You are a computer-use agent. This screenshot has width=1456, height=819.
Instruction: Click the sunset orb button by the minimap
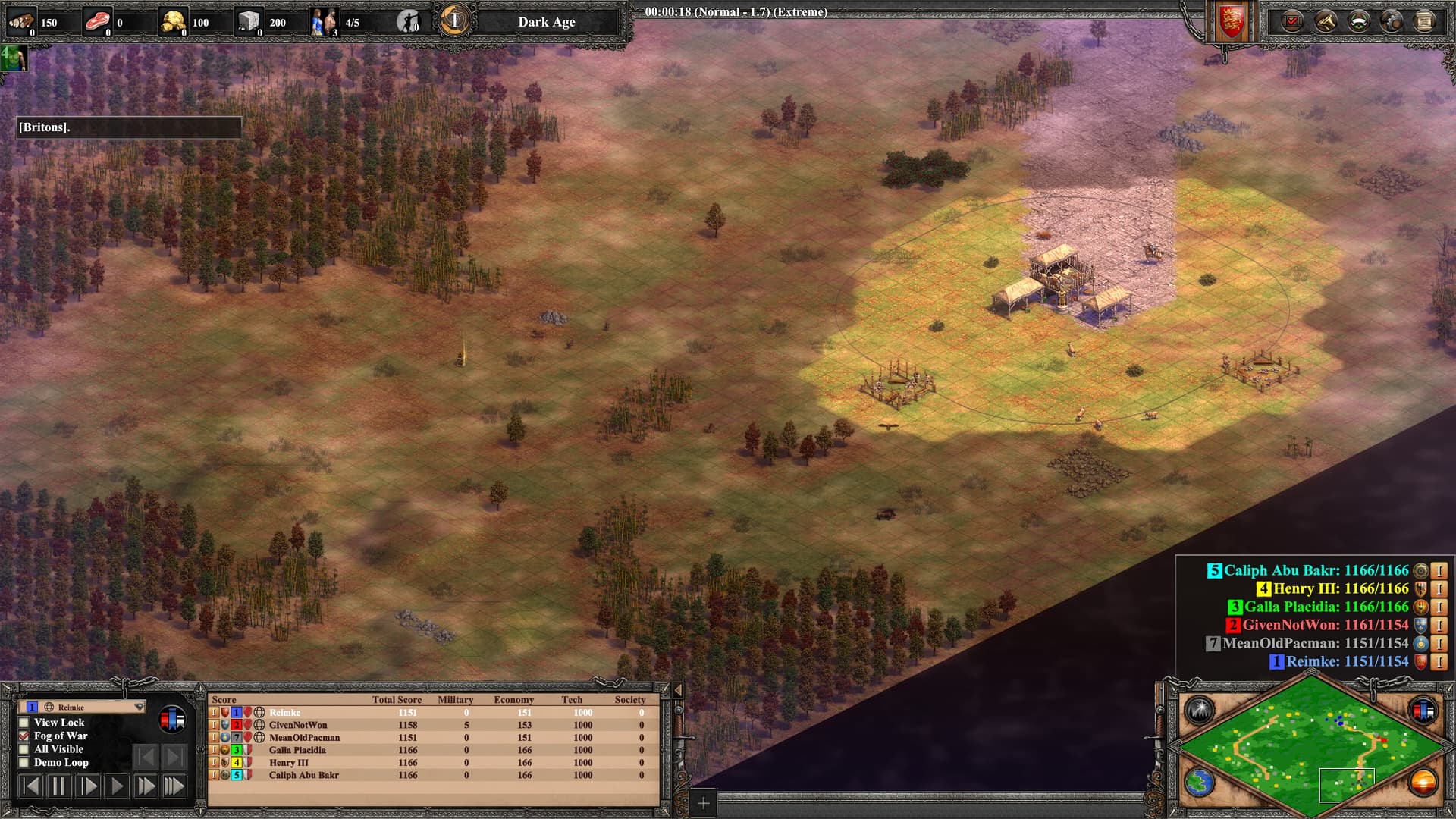pos(1423,782)
